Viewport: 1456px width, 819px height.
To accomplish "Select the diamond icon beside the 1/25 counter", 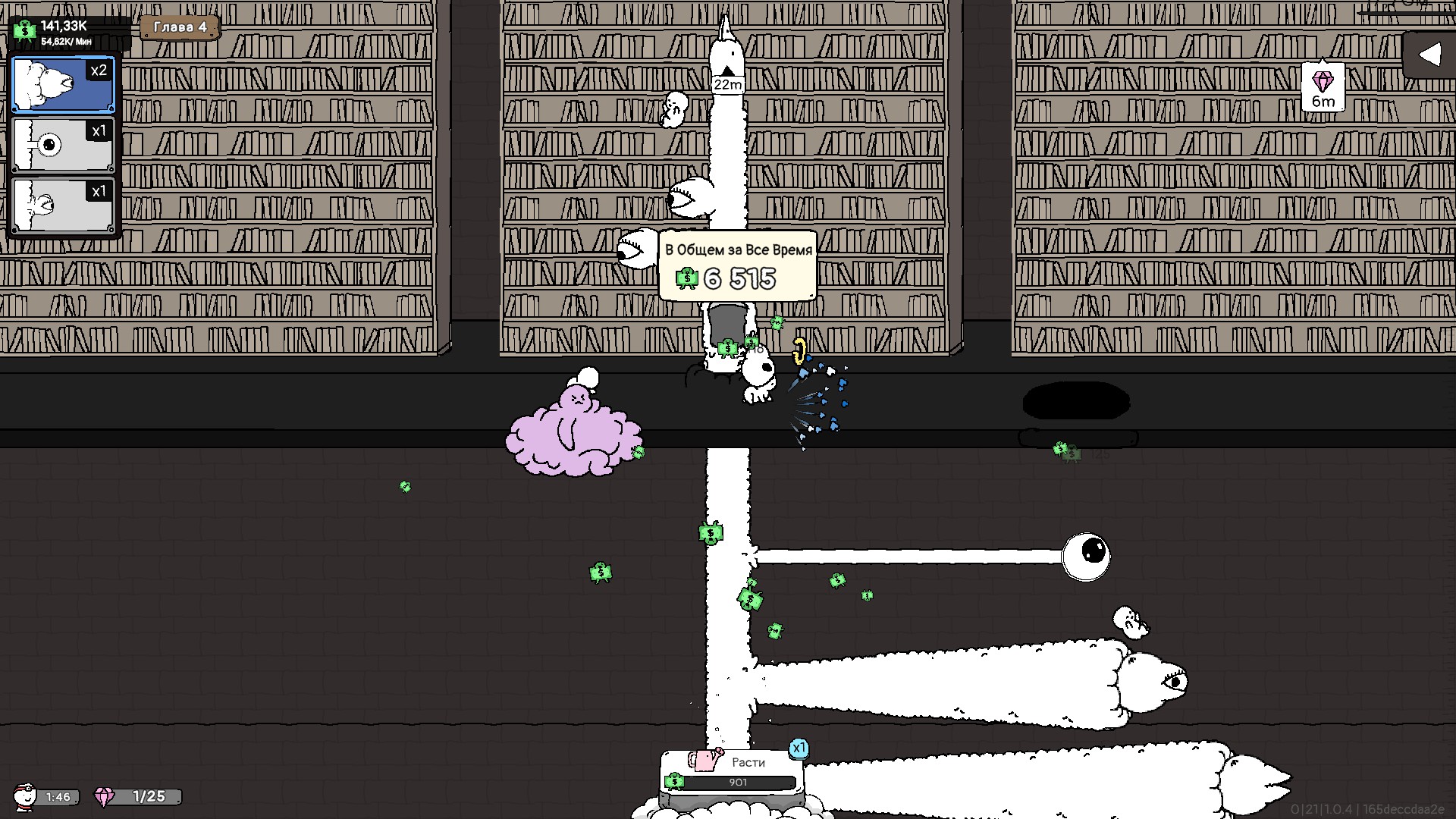I will click(105, 797).
